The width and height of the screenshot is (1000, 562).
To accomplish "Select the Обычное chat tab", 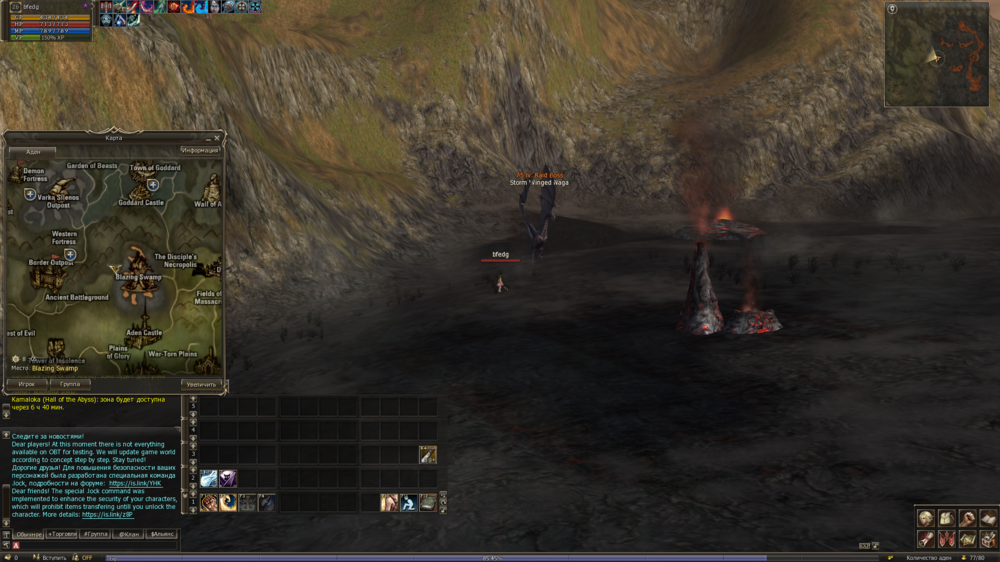I will pyautogui.click(x=28, y=534).
